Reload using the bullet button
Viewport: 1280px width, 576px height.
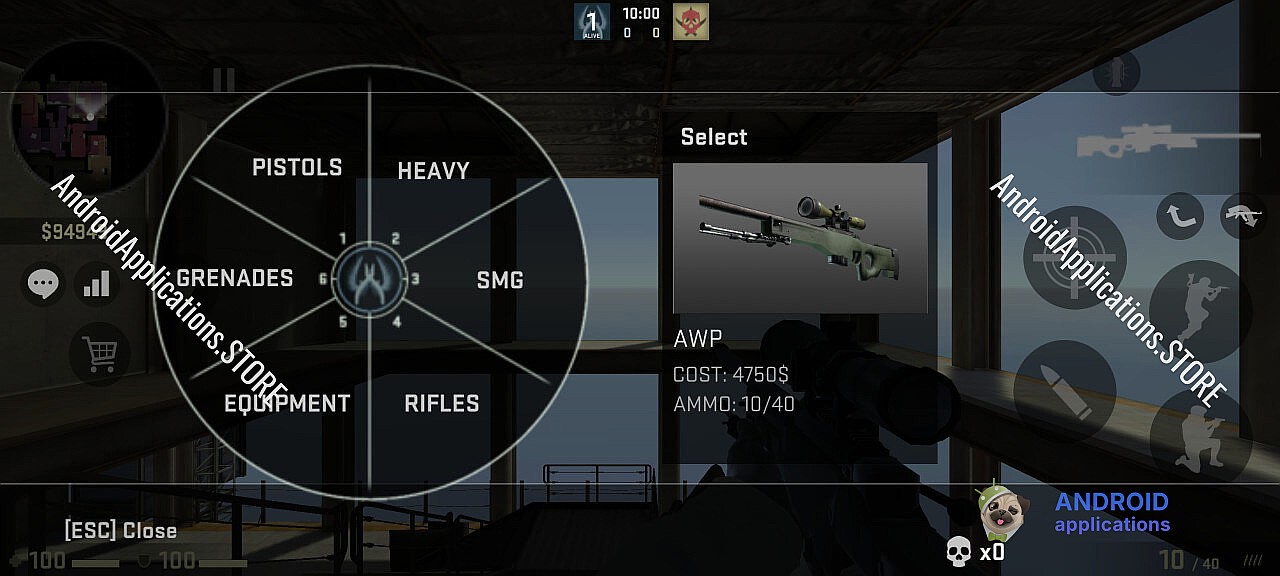(x=1064, y=390)
